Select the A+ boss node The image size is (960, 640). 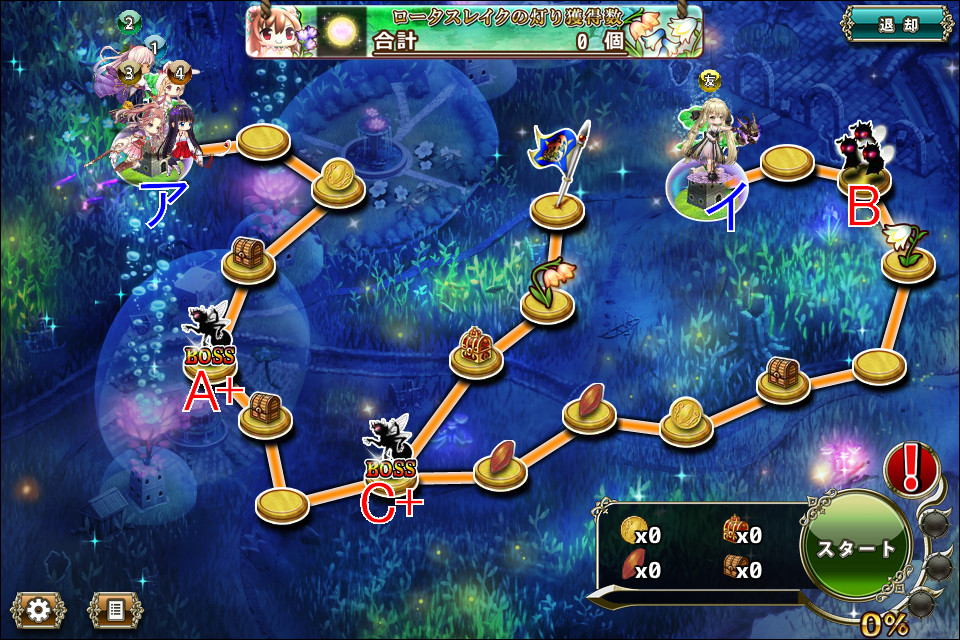[209, 343]
